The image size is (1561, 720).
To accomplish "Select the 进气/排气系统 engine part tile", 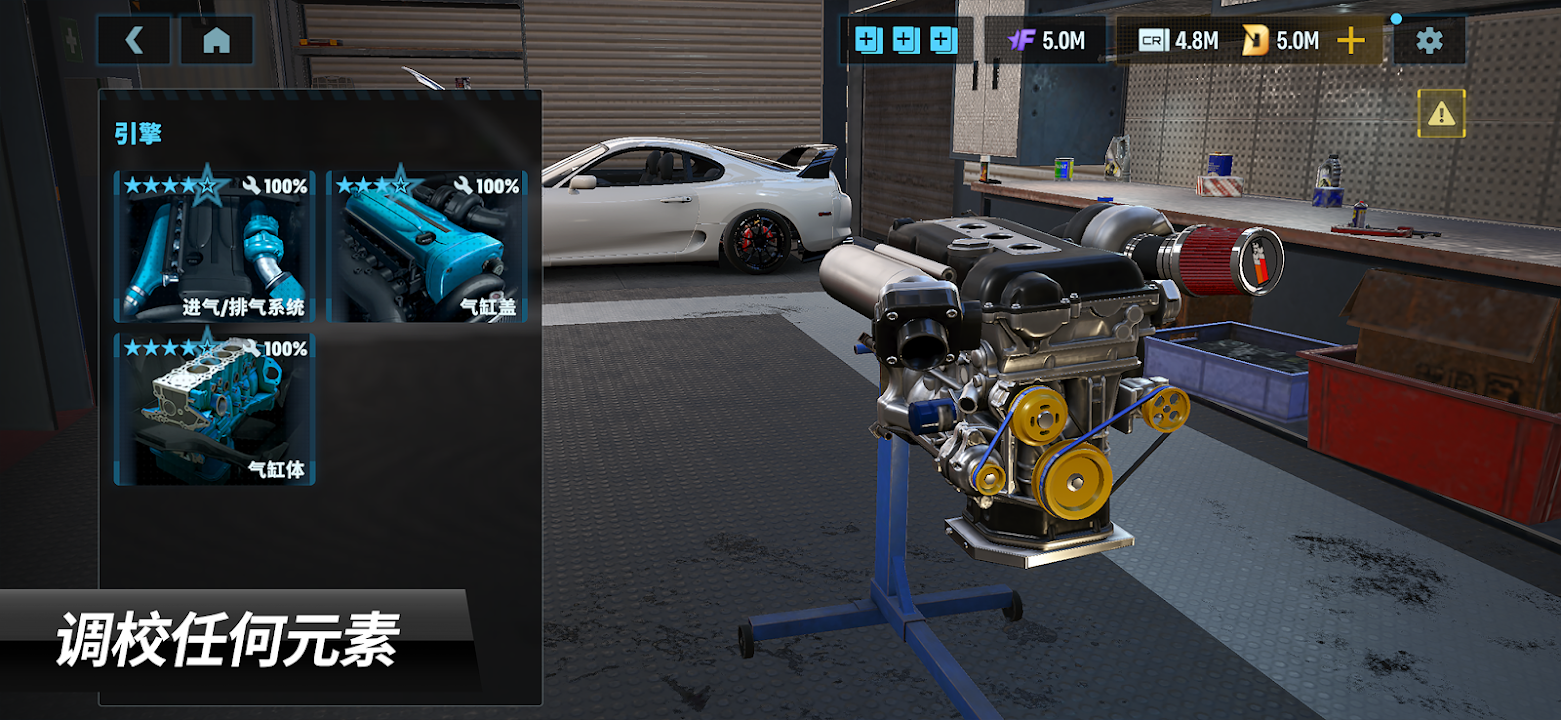I will (215, 246).
